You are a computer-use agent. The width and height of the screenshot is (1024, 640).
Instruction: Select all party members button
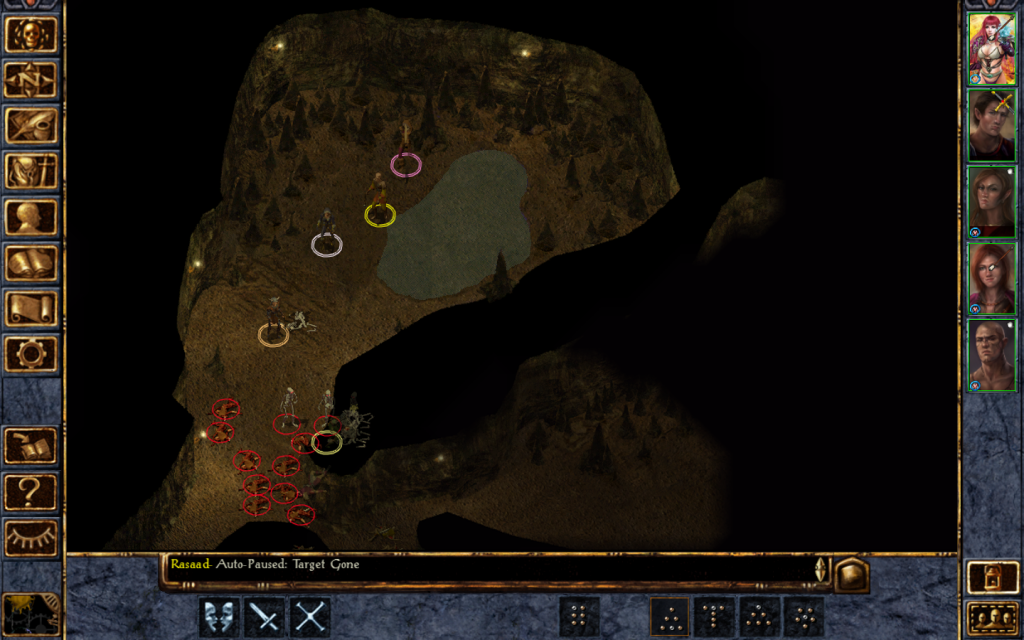(x=991, y=620)
